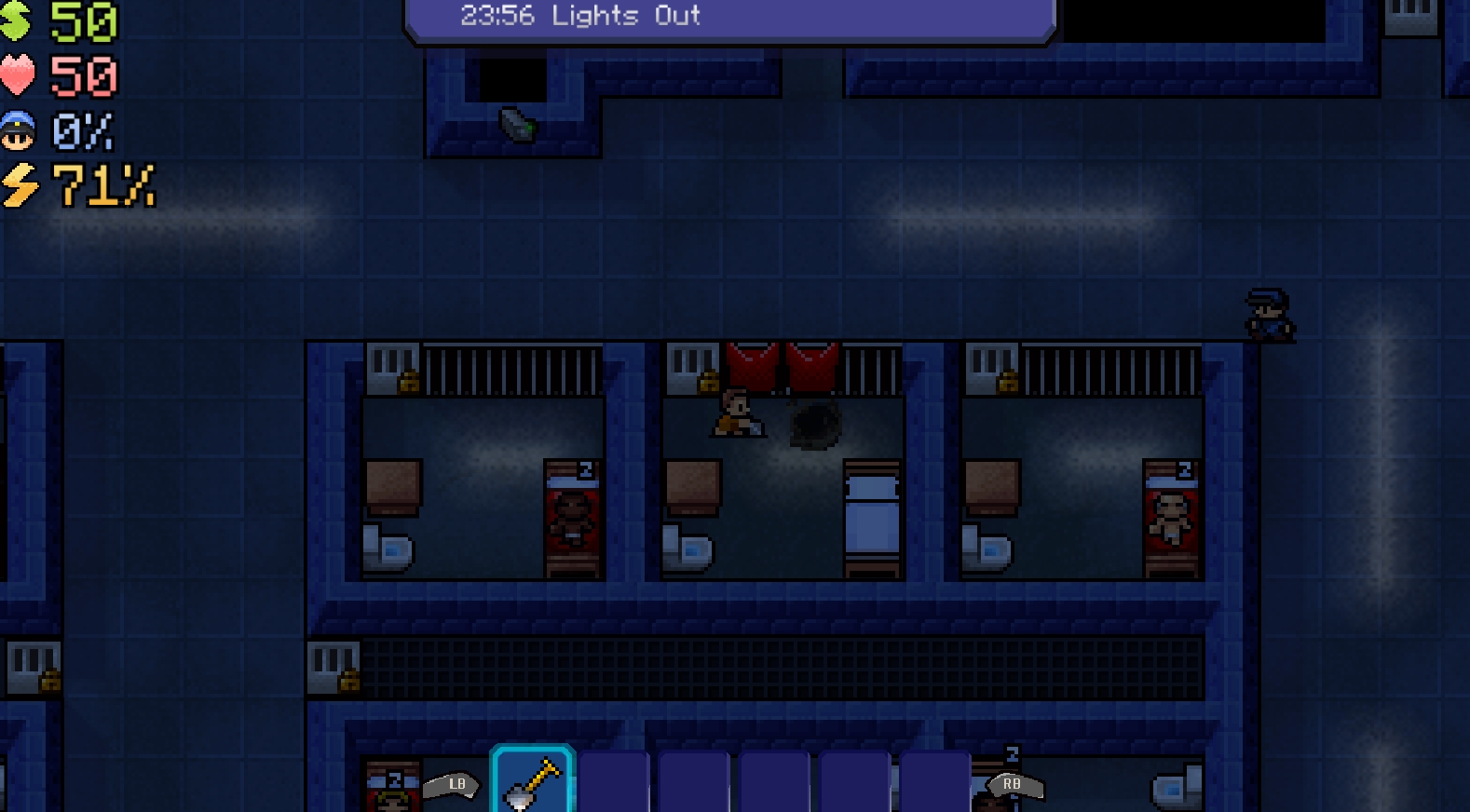
Task: Click the pink heart health icon
Action: pos(19,76)
